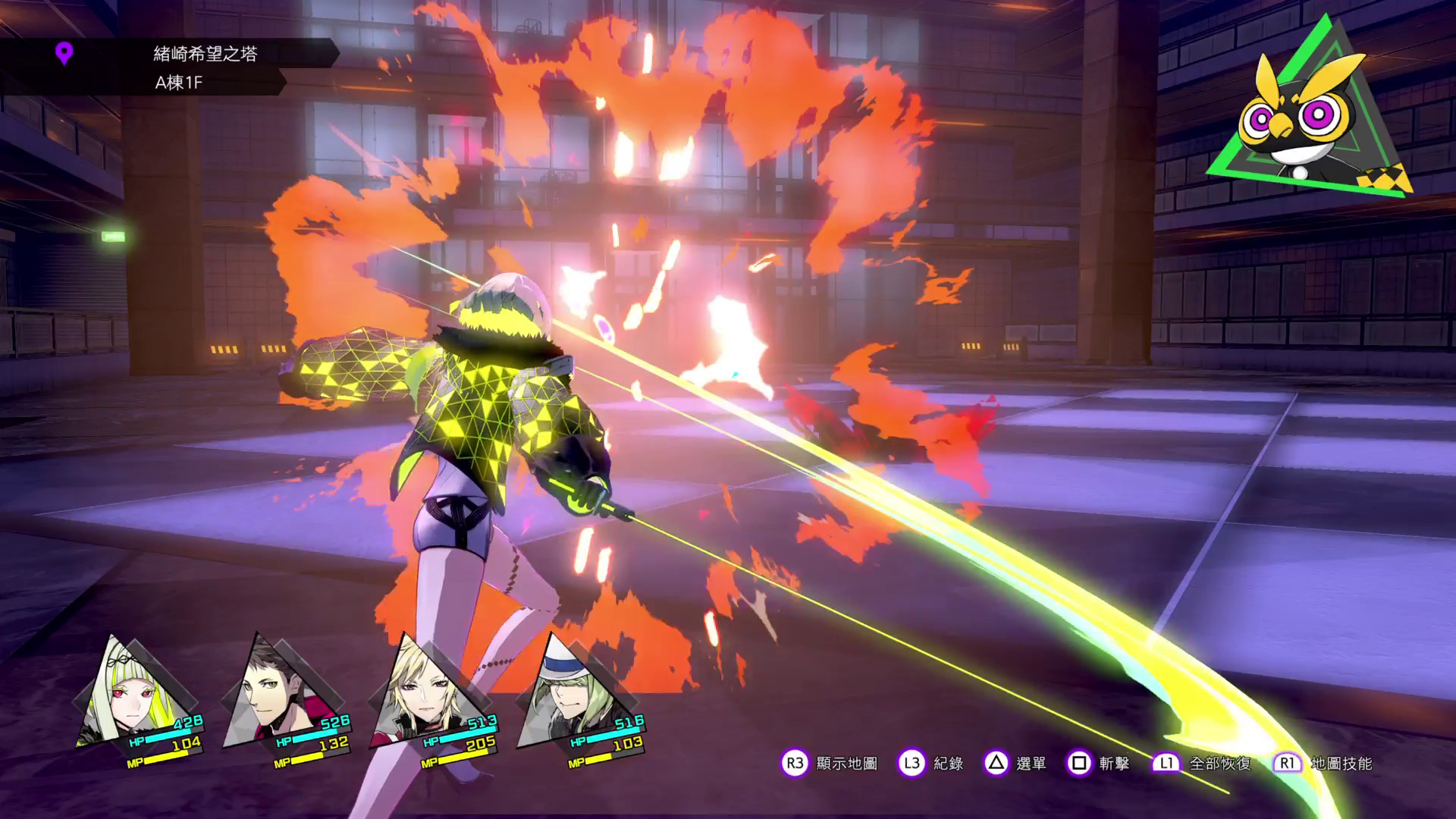Screen dimensions: 1456x819
Task: Open the 選單 menu option
Action: [x=1031, y=764]
